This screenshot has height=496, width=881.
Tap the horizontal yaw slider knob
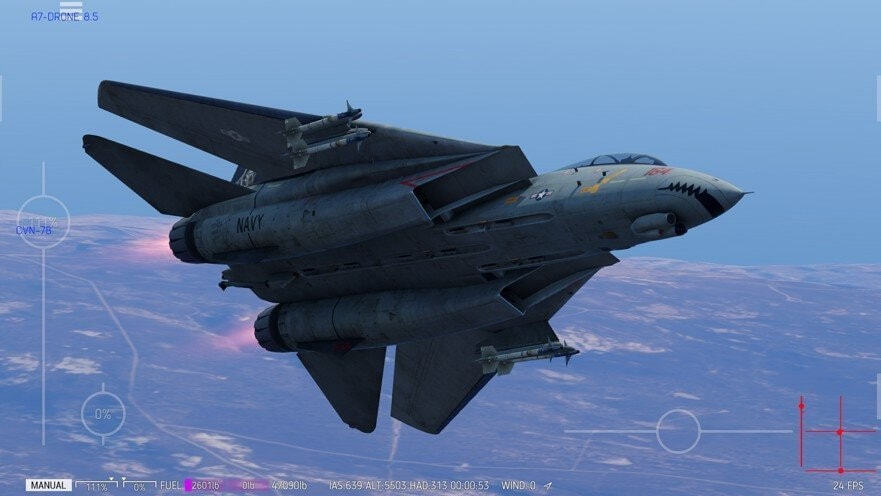point(678,431)
